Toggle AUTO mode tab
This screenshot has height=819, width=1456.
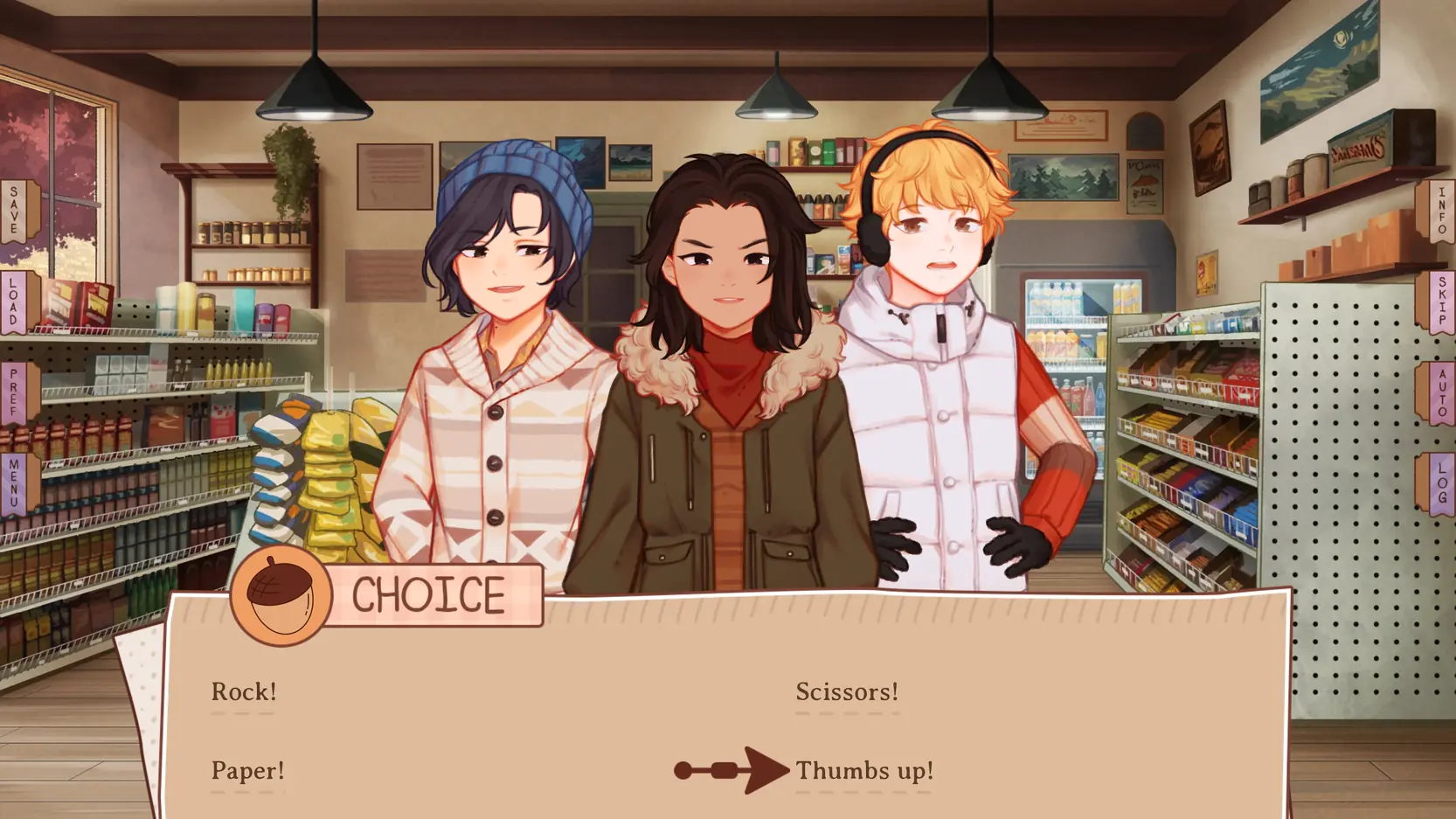click(1440, 393)
